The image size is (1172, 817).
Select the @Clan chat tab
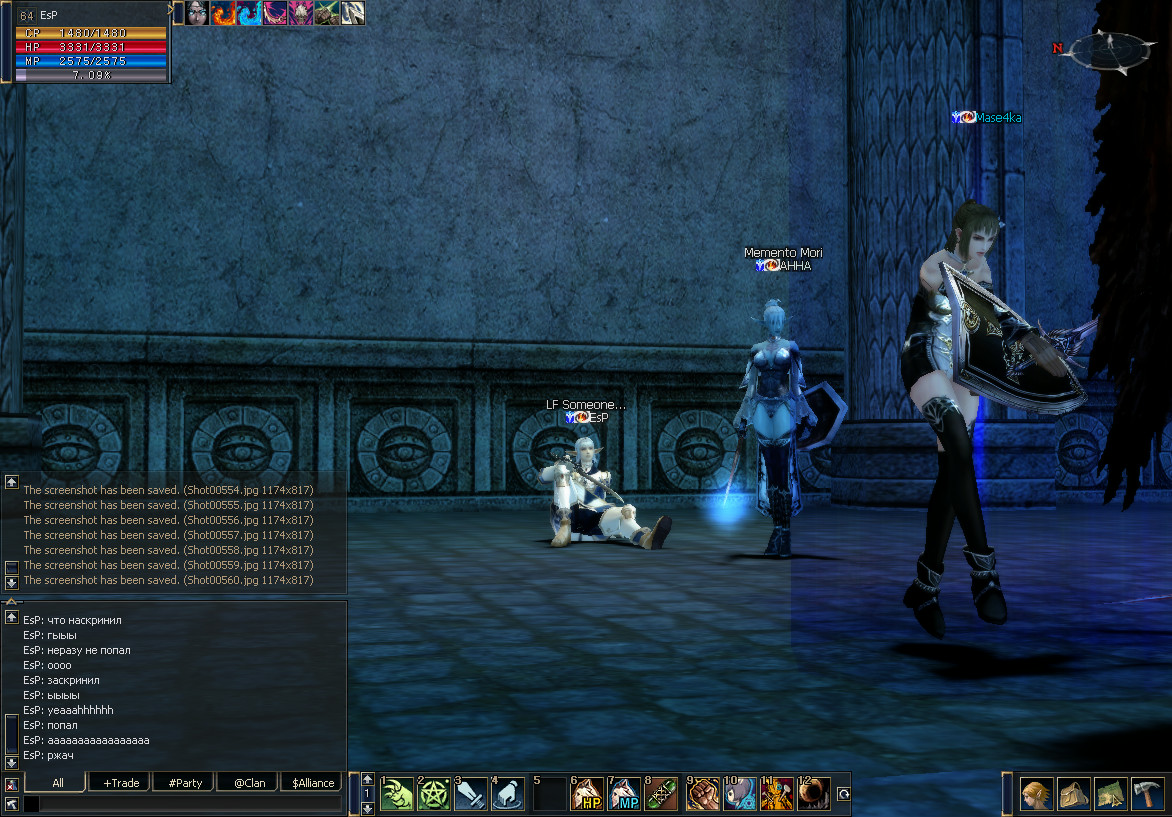(x=249, y=783)
